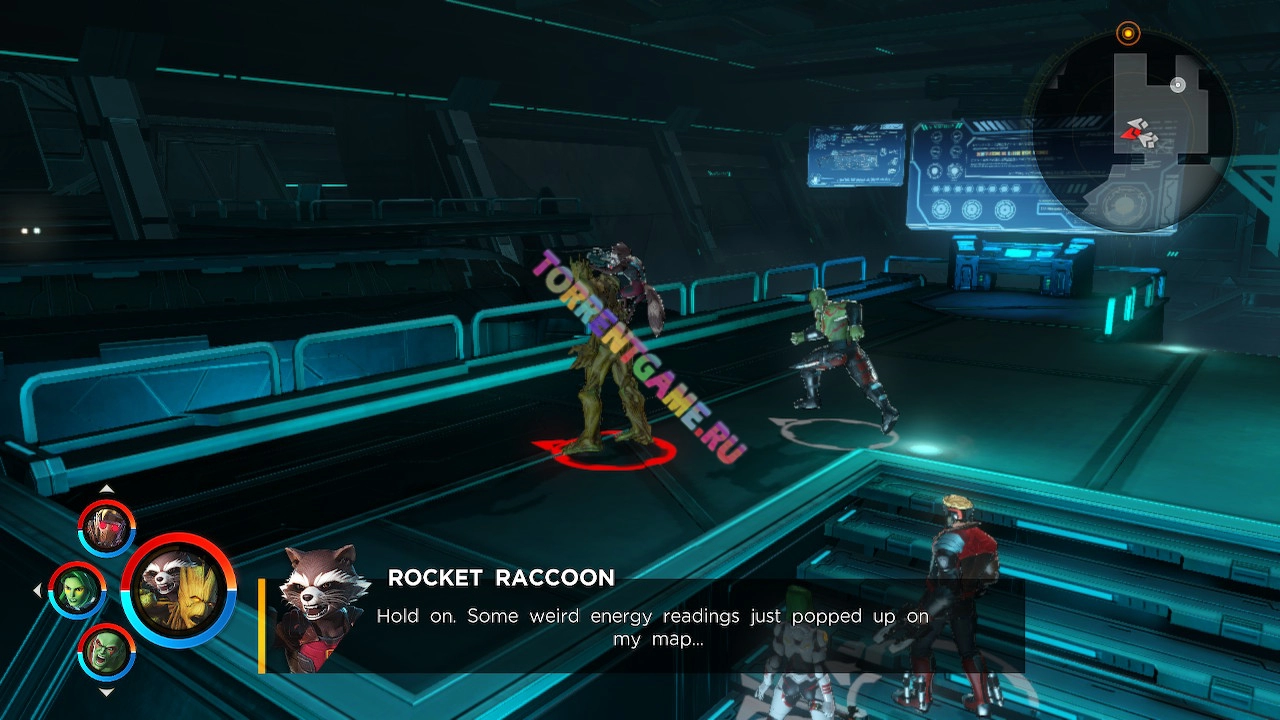
Task: Choose Drax's character portrait
Action: point(107,652)
